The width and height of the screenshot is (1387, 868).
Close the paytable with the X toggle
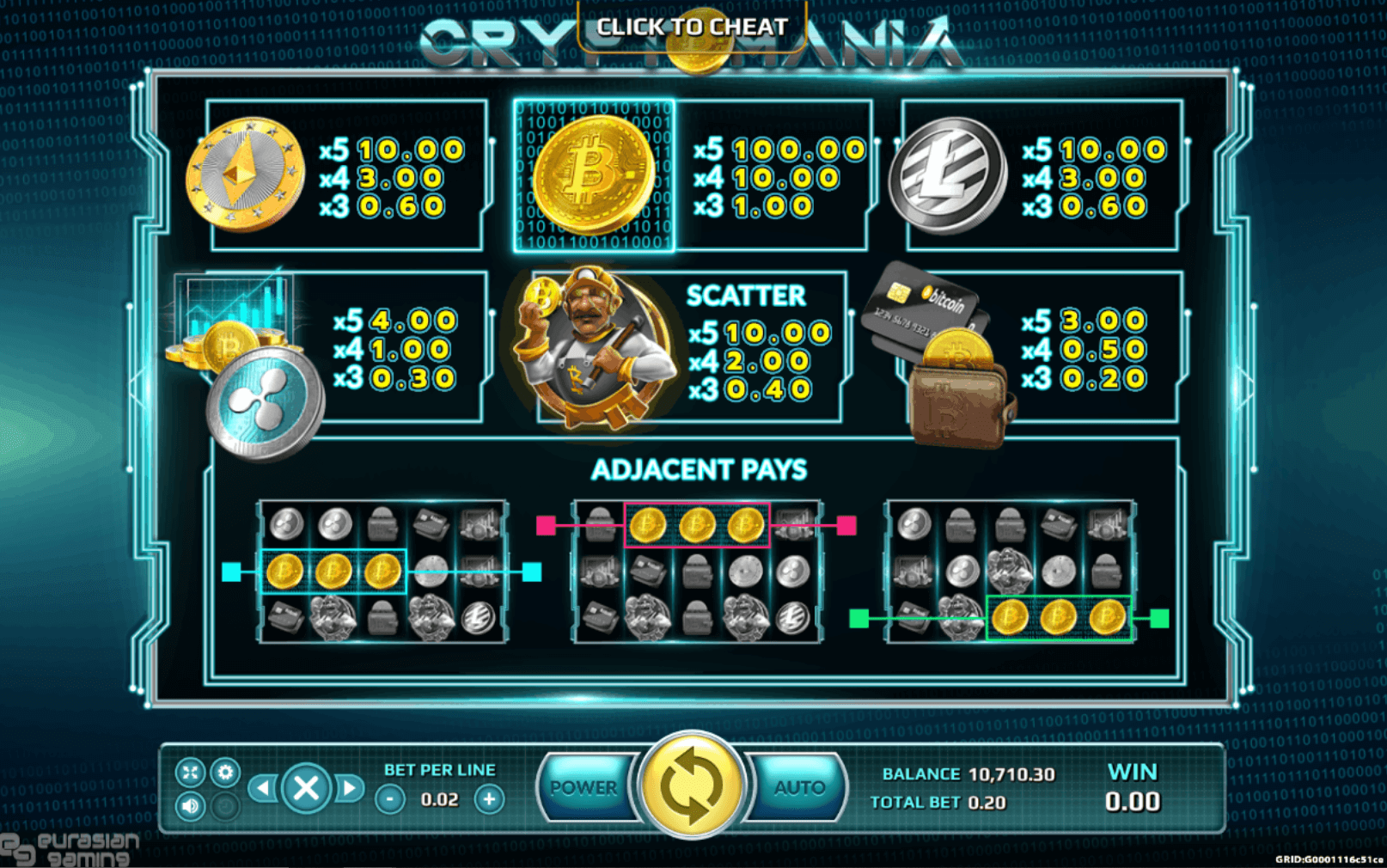[307, 787]
